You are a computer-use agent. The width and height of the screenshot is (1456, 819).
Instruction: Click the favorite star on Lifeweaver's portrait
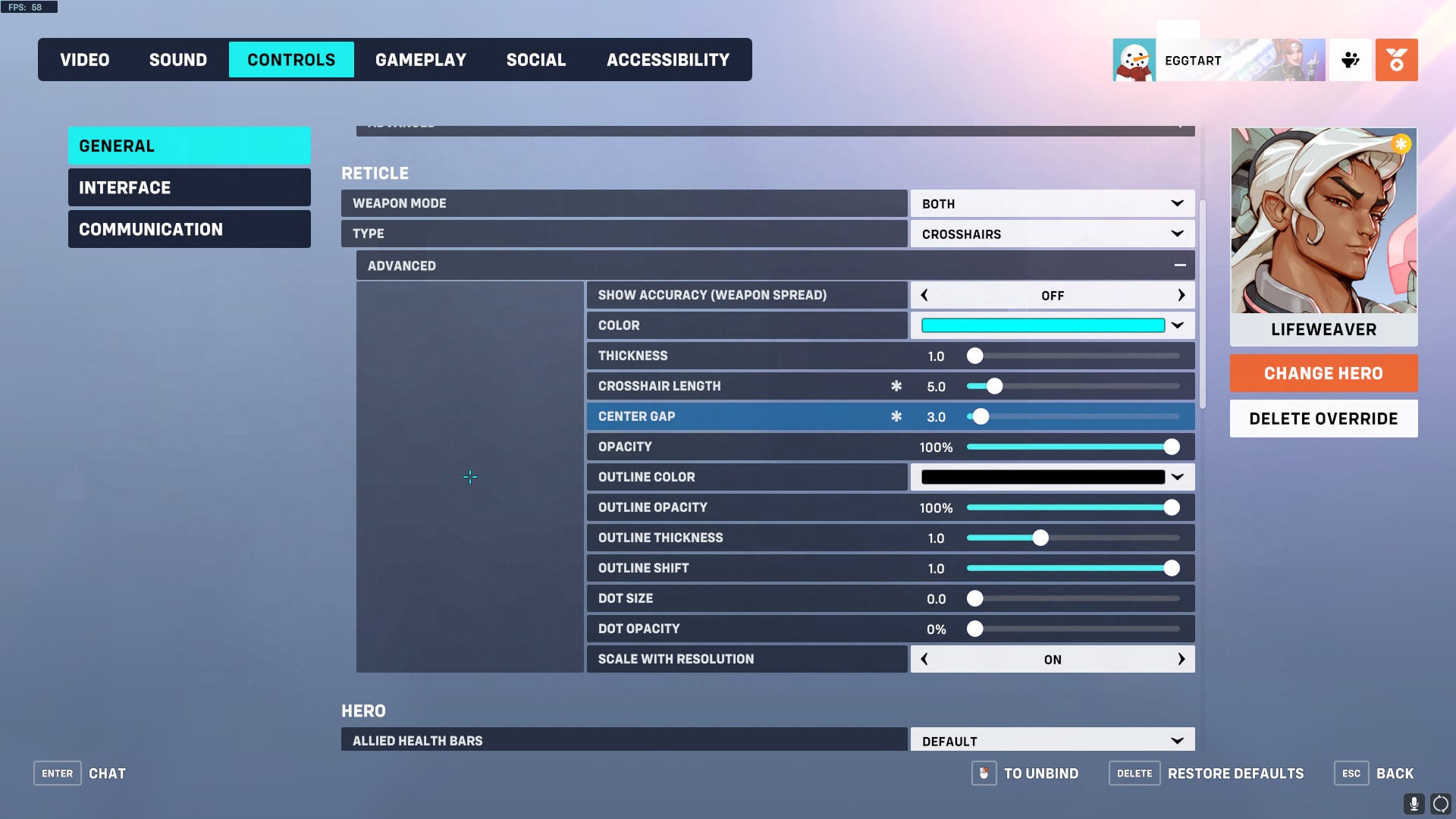1401,143
